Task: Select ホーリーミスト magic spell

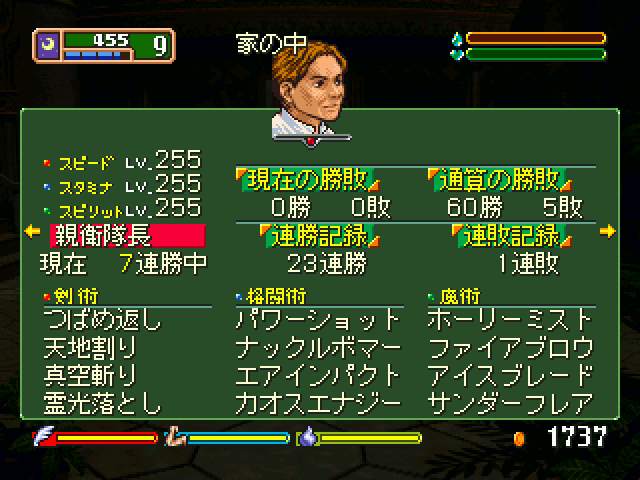Action: point(510,321)
